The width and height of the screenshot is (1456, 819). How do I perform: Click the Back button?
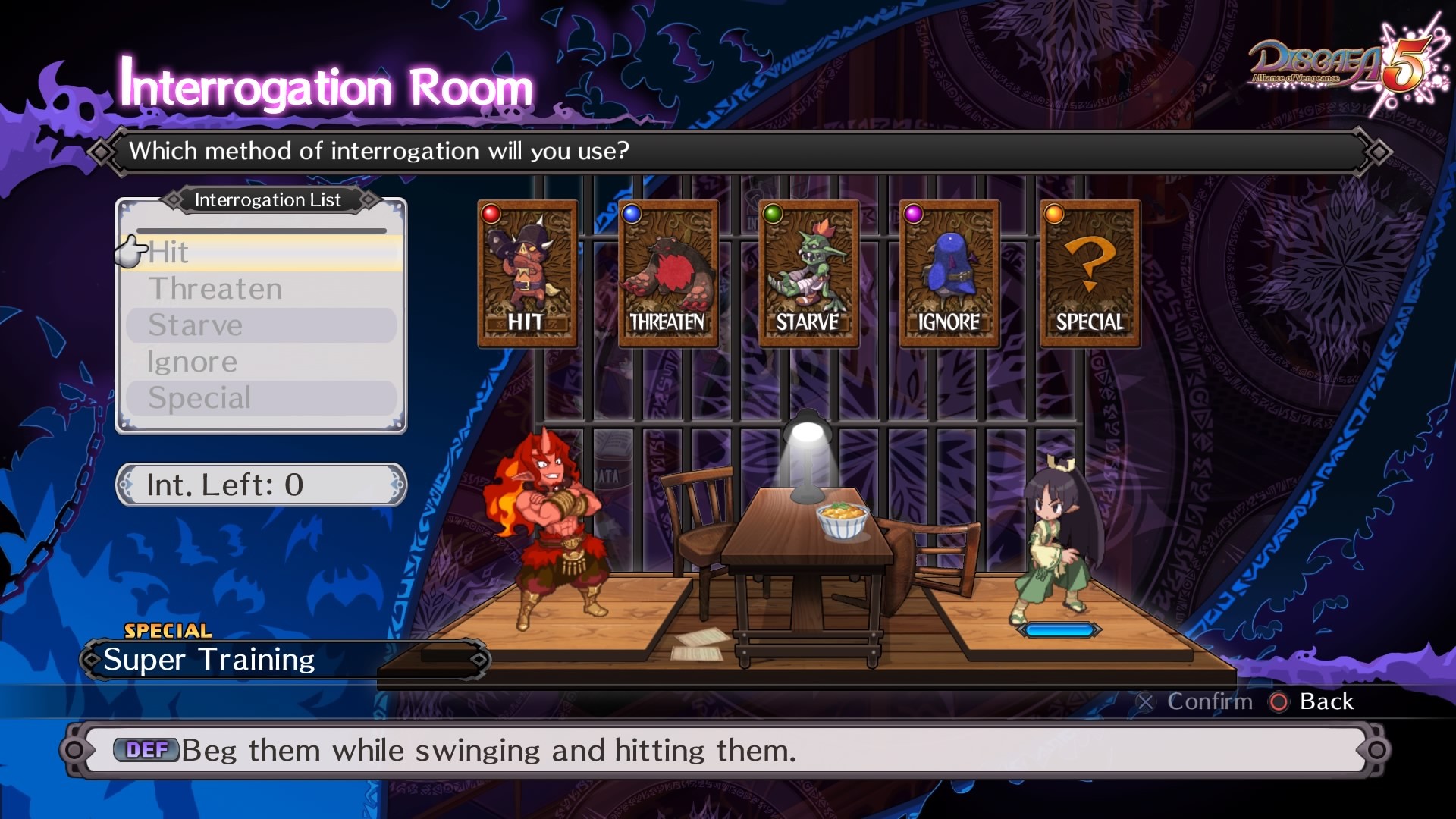pyautogui.click(x=1313, y=702)
